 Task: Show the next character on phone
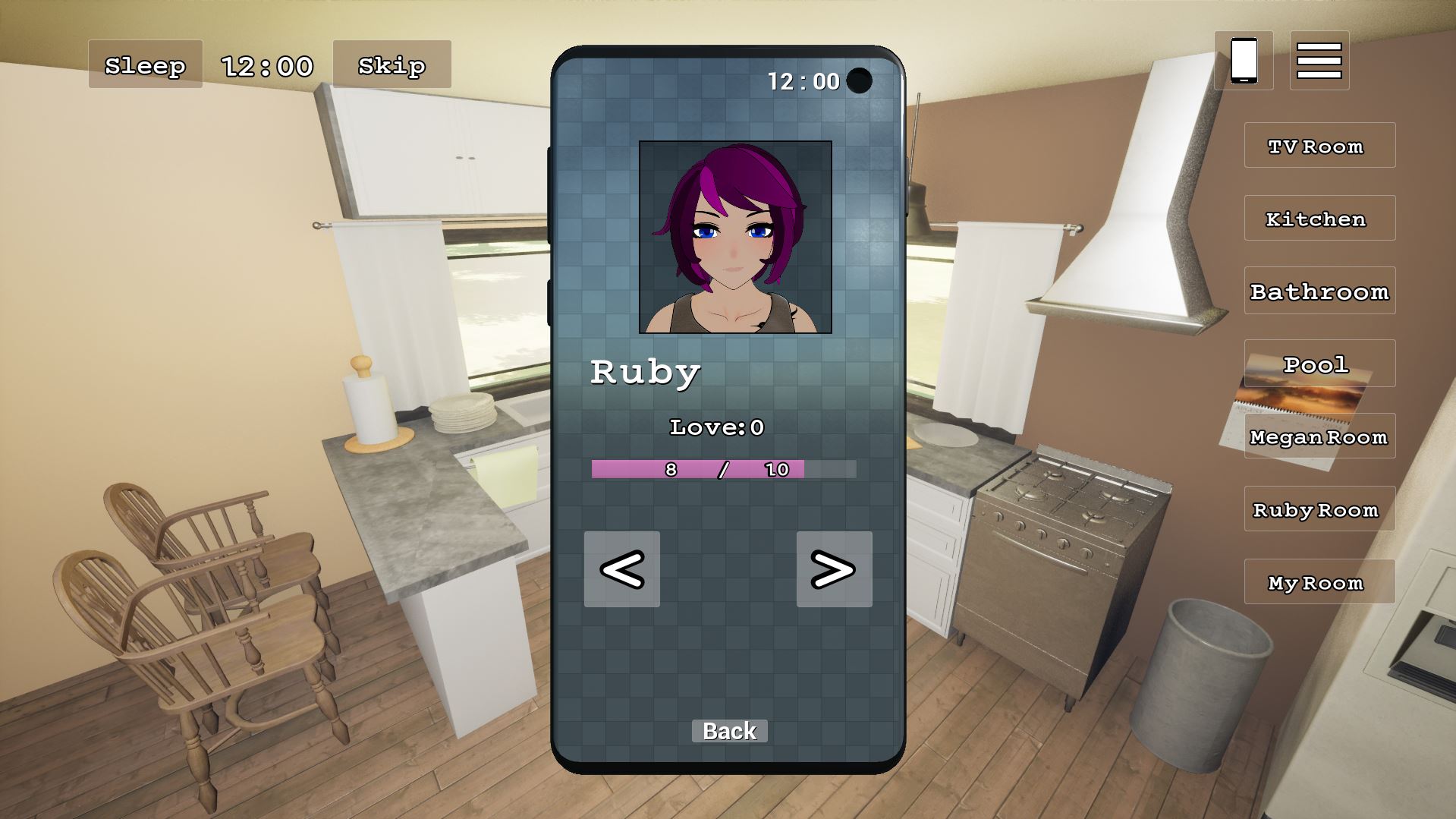pyautogui.click(x=834, y=569)
